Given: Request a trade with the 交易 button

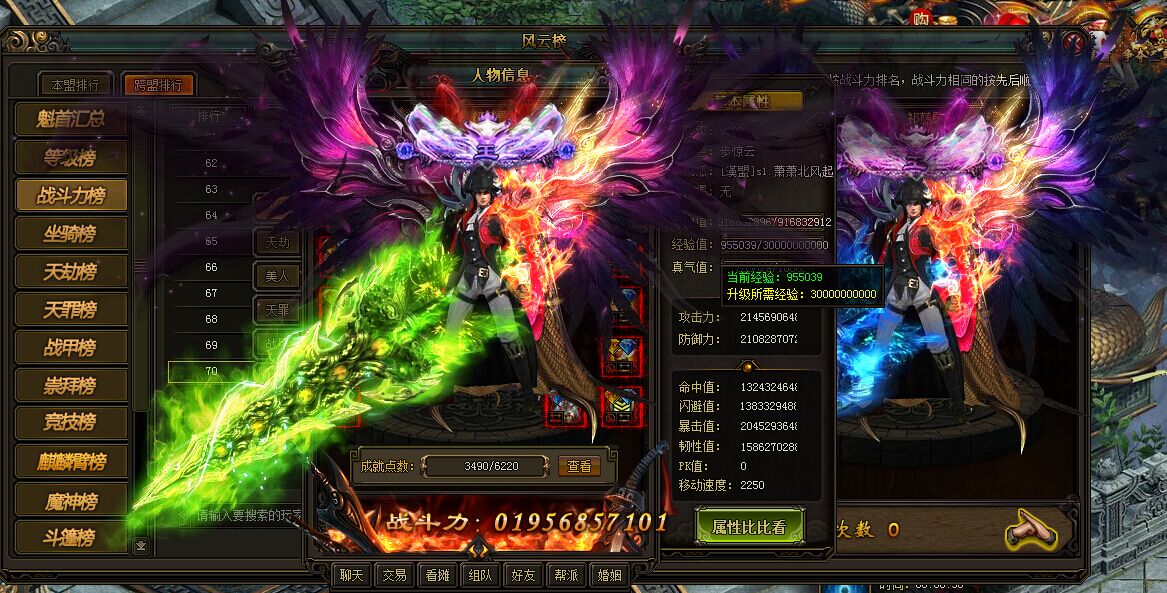Looking at the screenshot, I should point(394,575).
